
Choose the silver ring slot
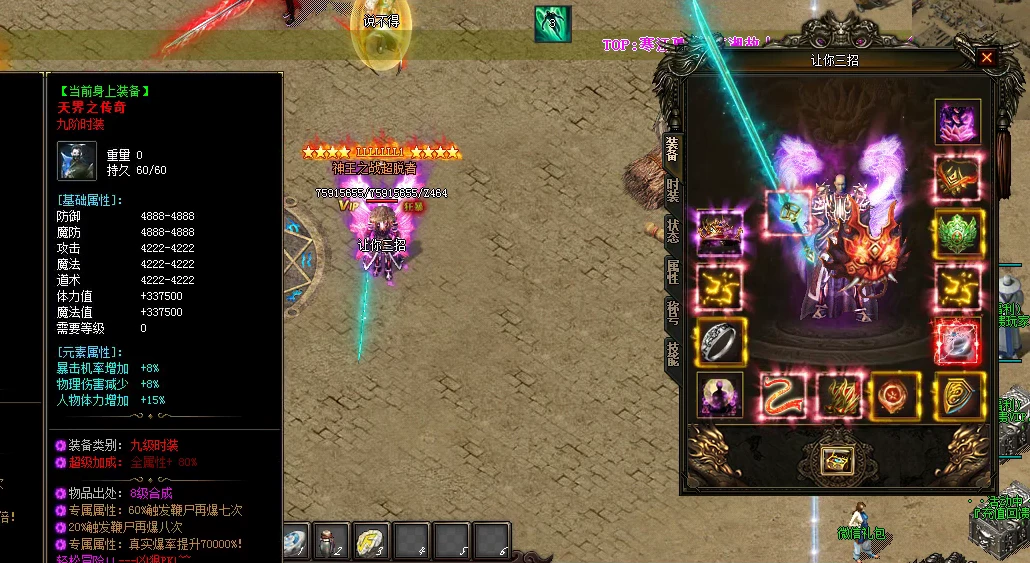(x=720, y=341)
